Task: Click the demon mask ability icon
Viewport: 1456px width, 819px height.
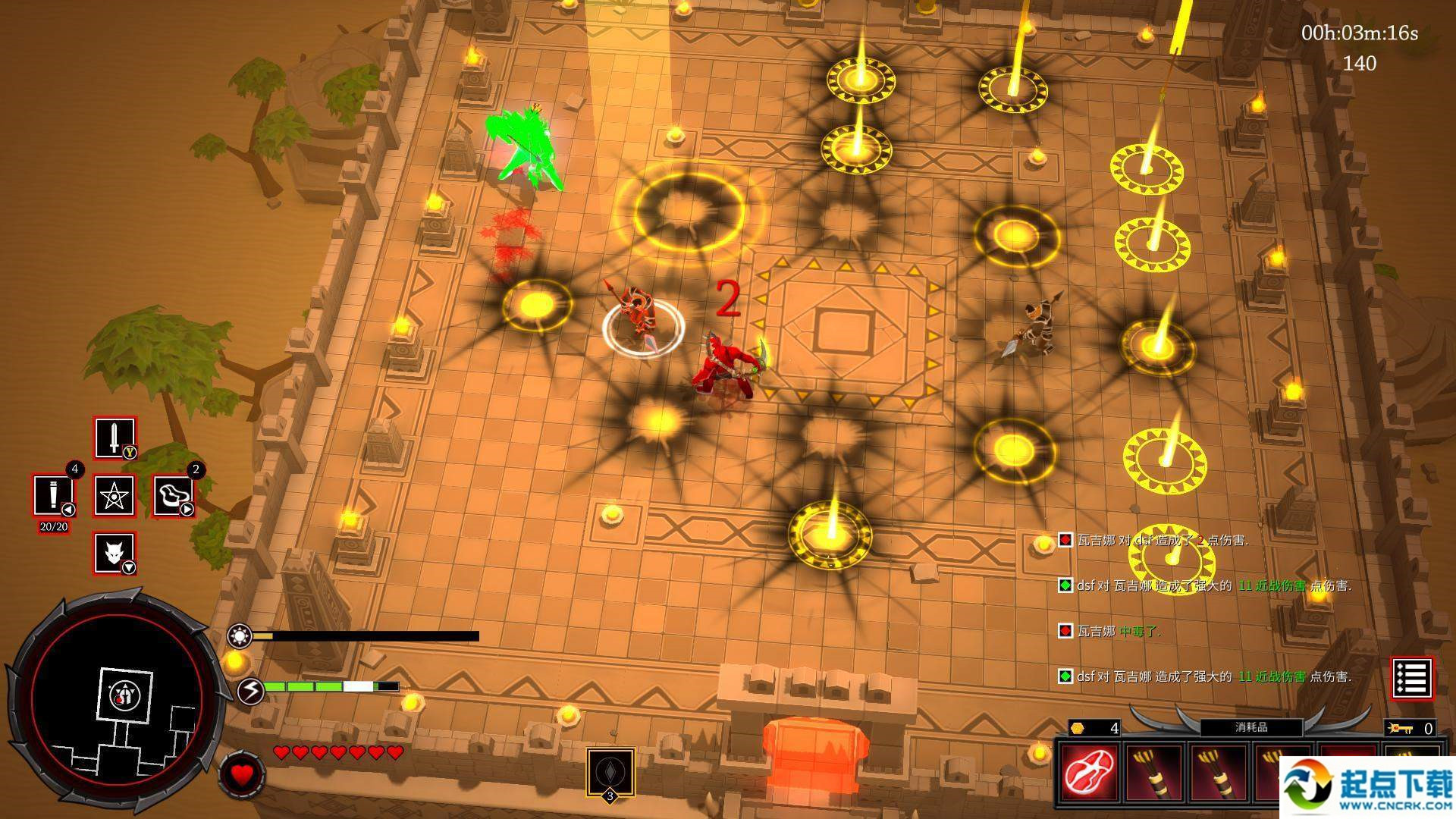Action: [115, 553]
